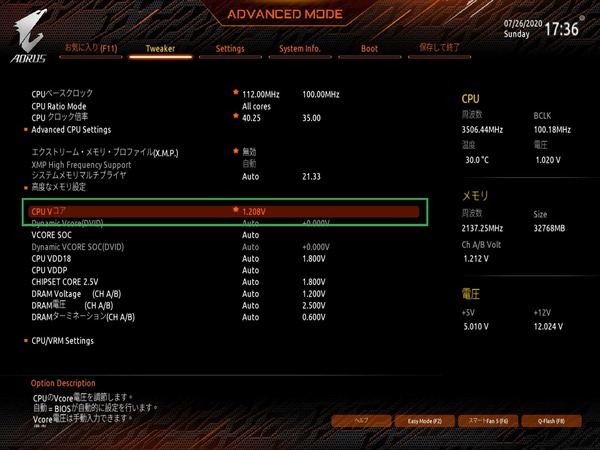Image resolution: width=600 pixels, height=450 pixels.
Task: Choose the CPU Ratio Mode setting
Action: pyautogui.click(x=59, y=106)
